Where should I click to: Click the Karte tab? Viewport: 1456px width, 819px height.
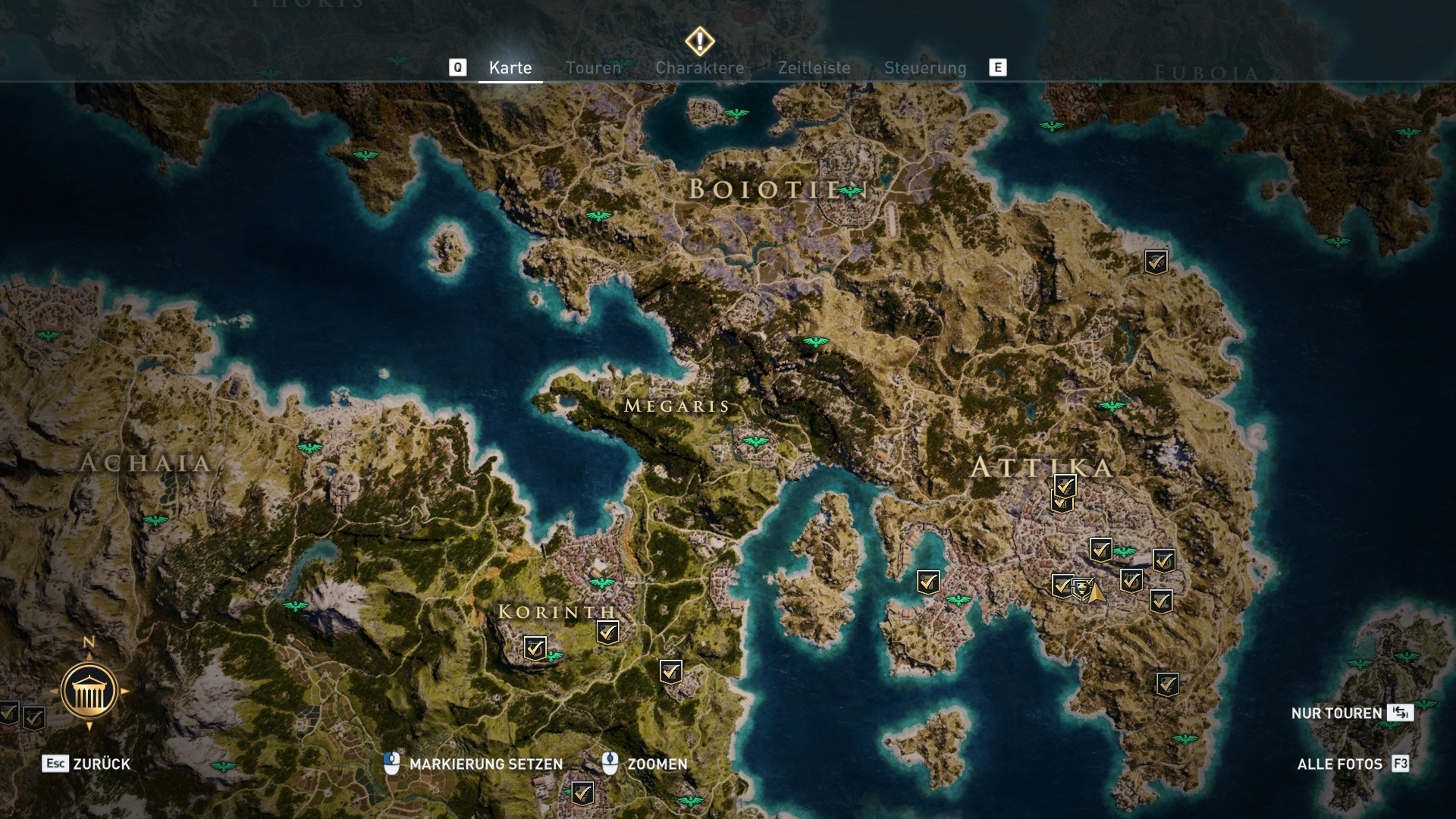pyautogui.click(x=510, y=68)
